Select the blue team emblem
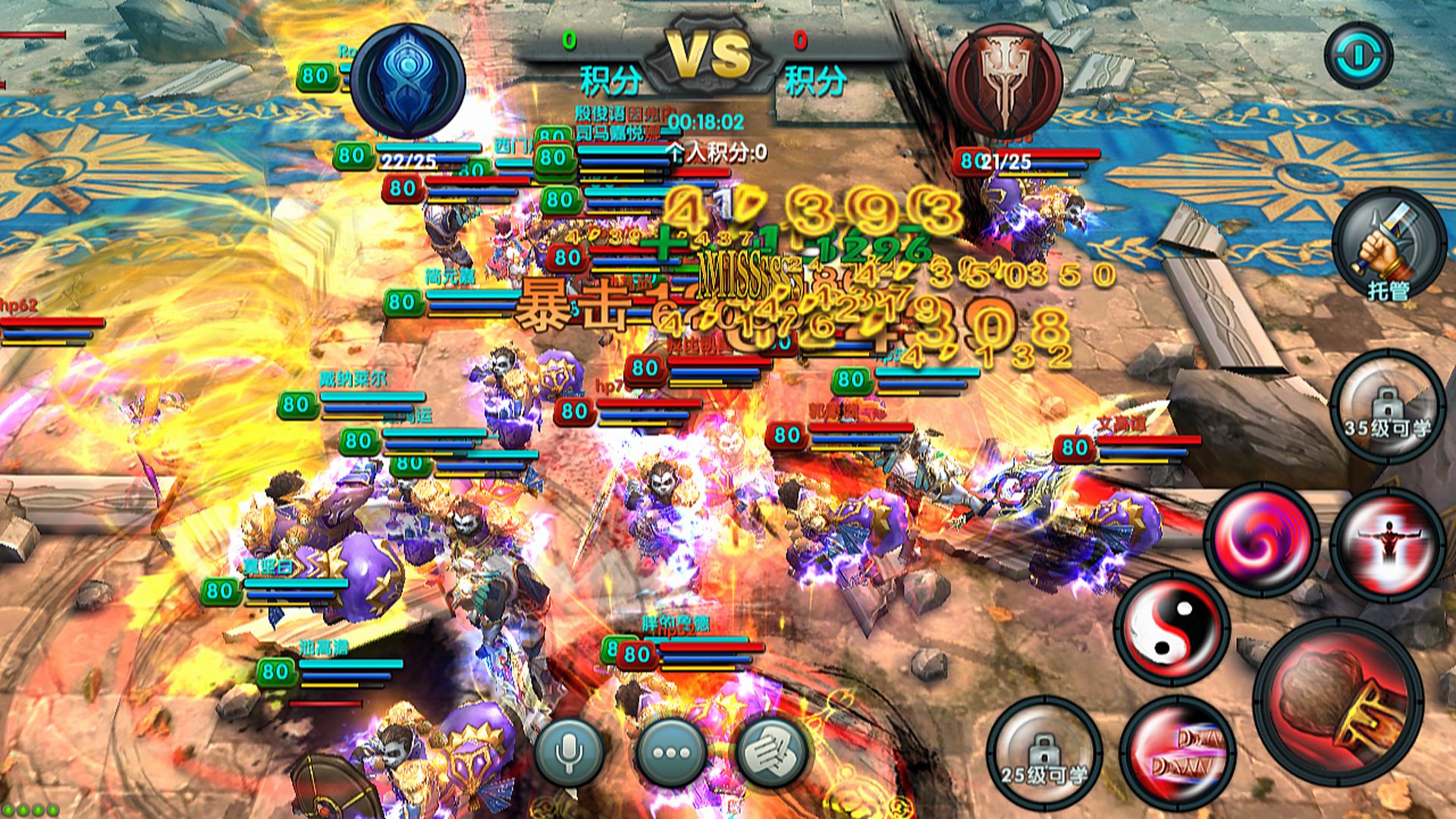This screenshot has height=819, width=1456. coord(409,80)
